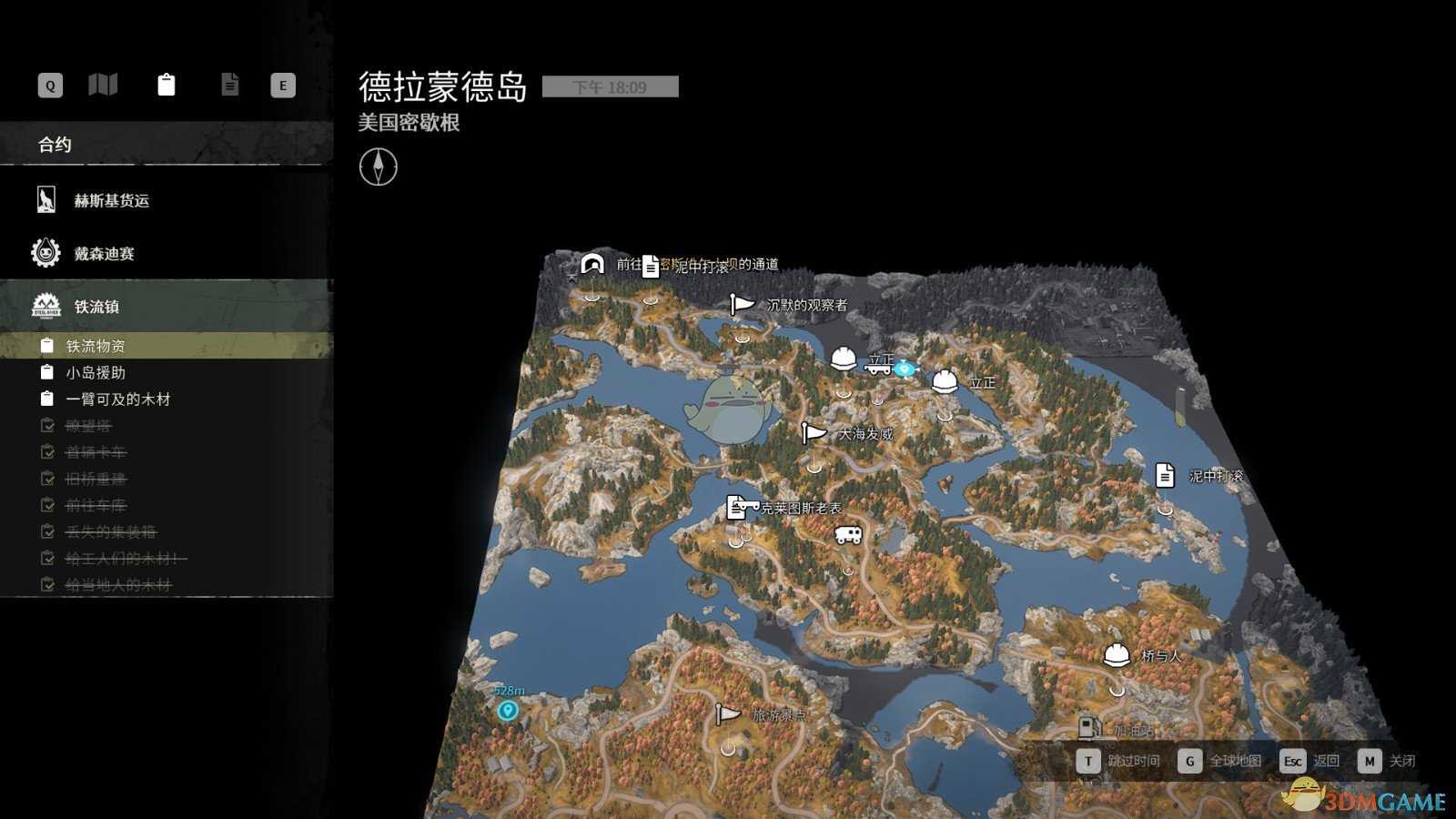Open the 泥中打滚 document marker on right

[1165, 474]
